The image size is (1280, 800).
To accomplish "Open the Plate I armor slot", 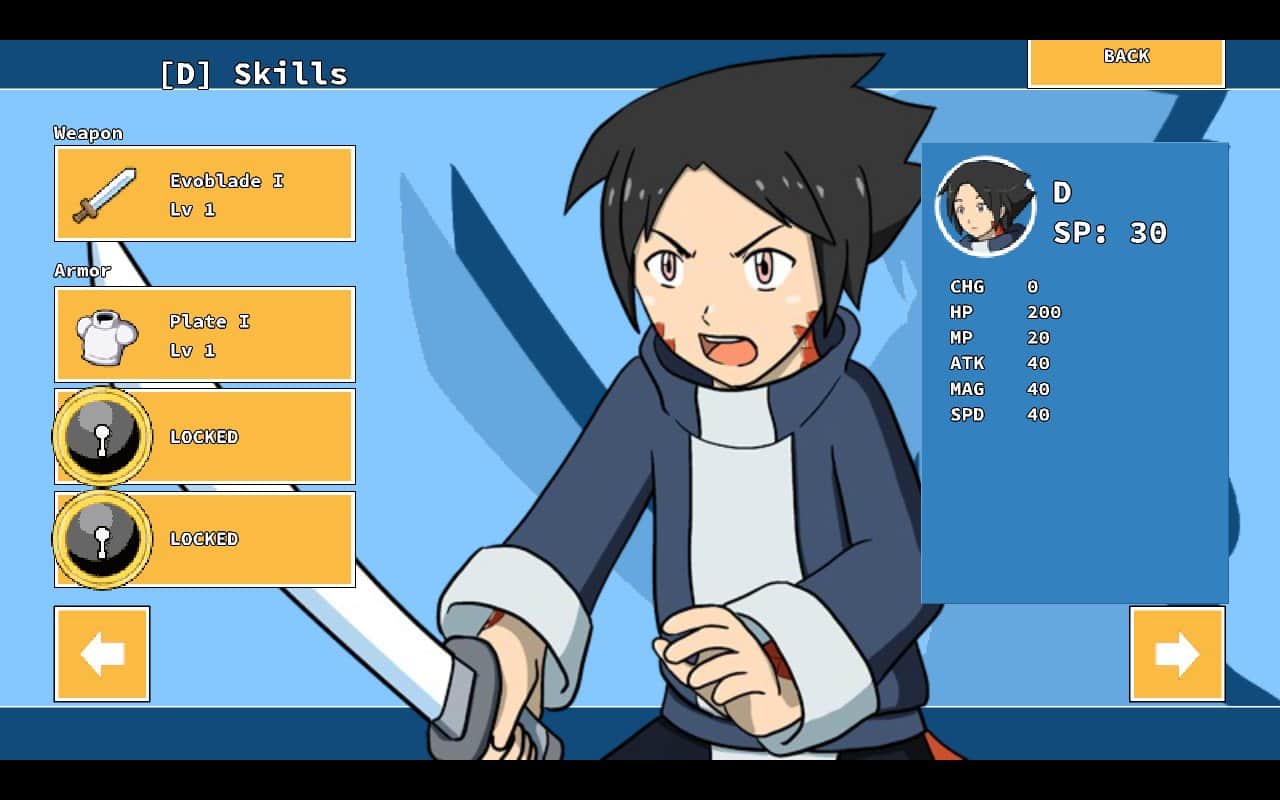I will pos(205,335).
